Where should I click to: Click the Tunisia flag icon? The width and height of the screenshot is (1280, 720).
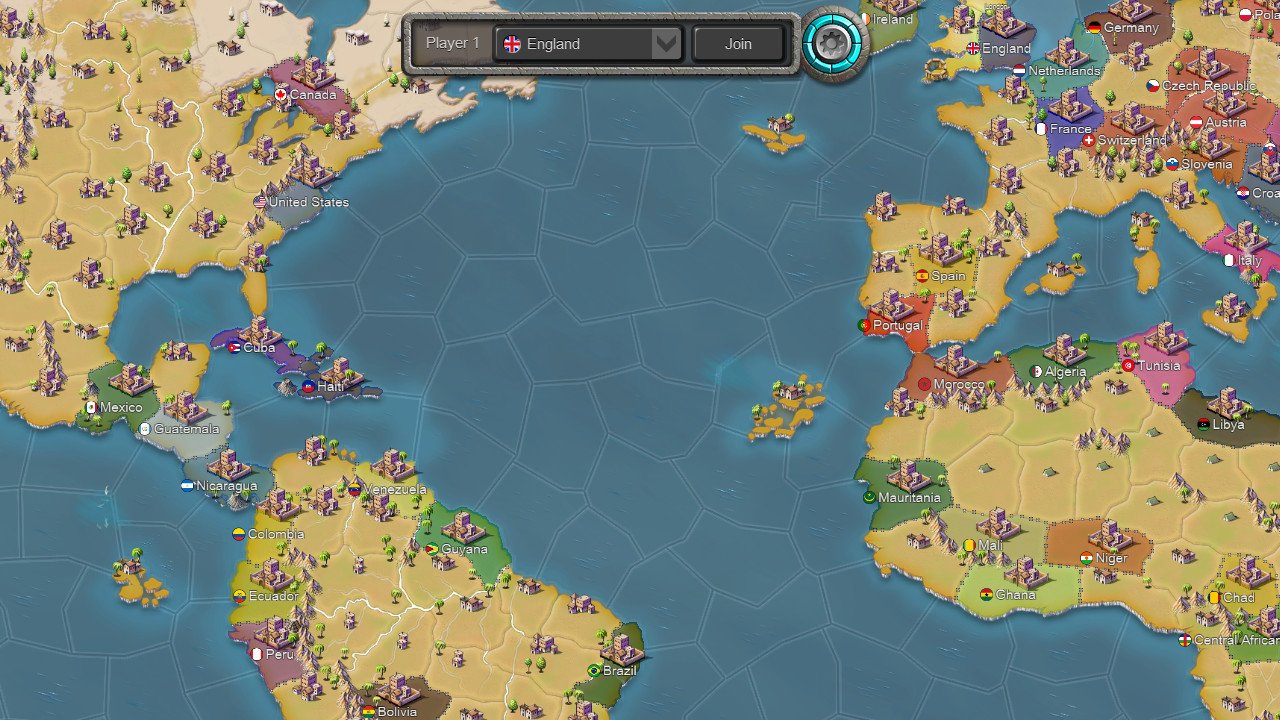click(1127, 366)
